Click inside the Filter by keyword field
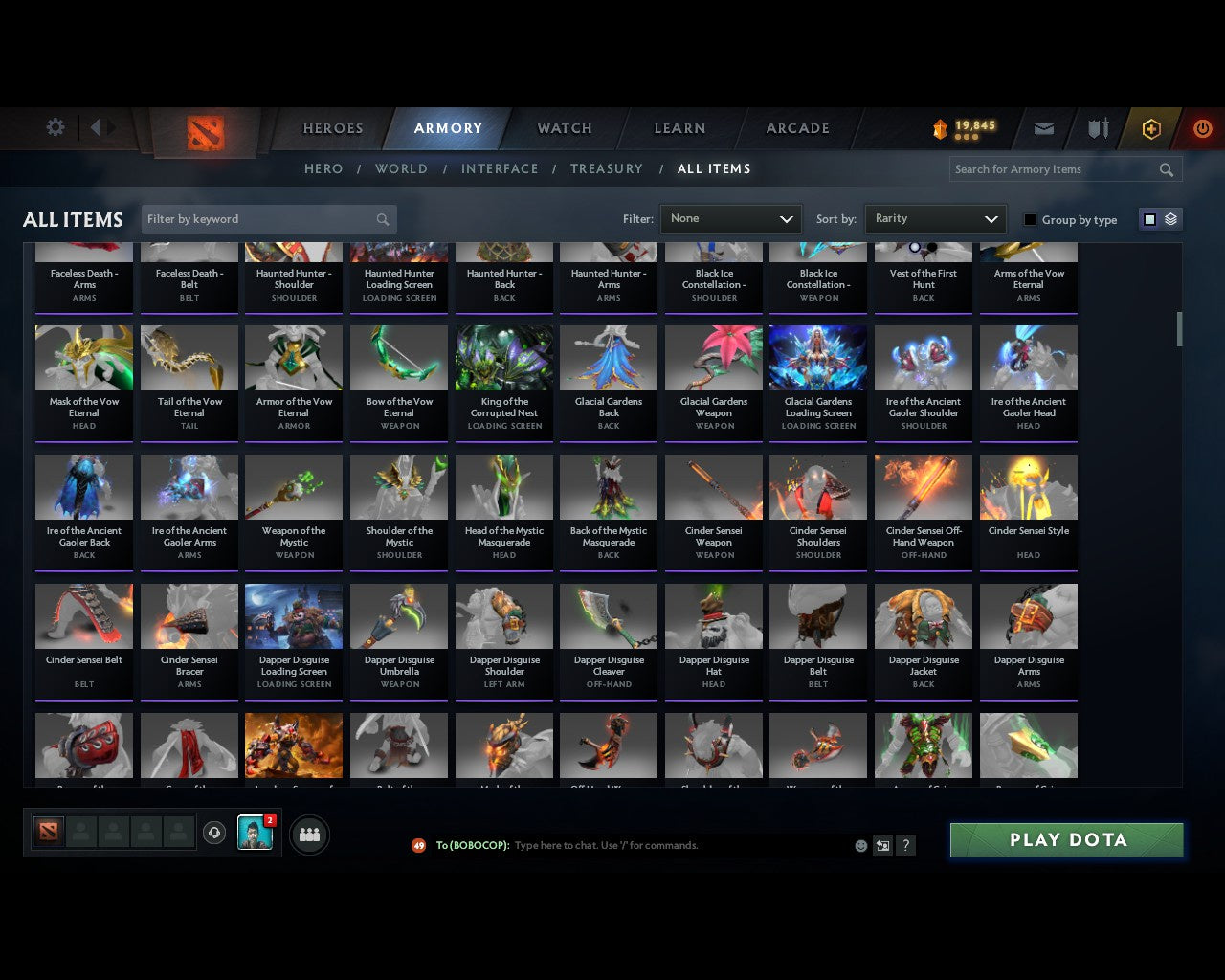The height and width of the screenshot is (980, 1225). coord(258,218)
